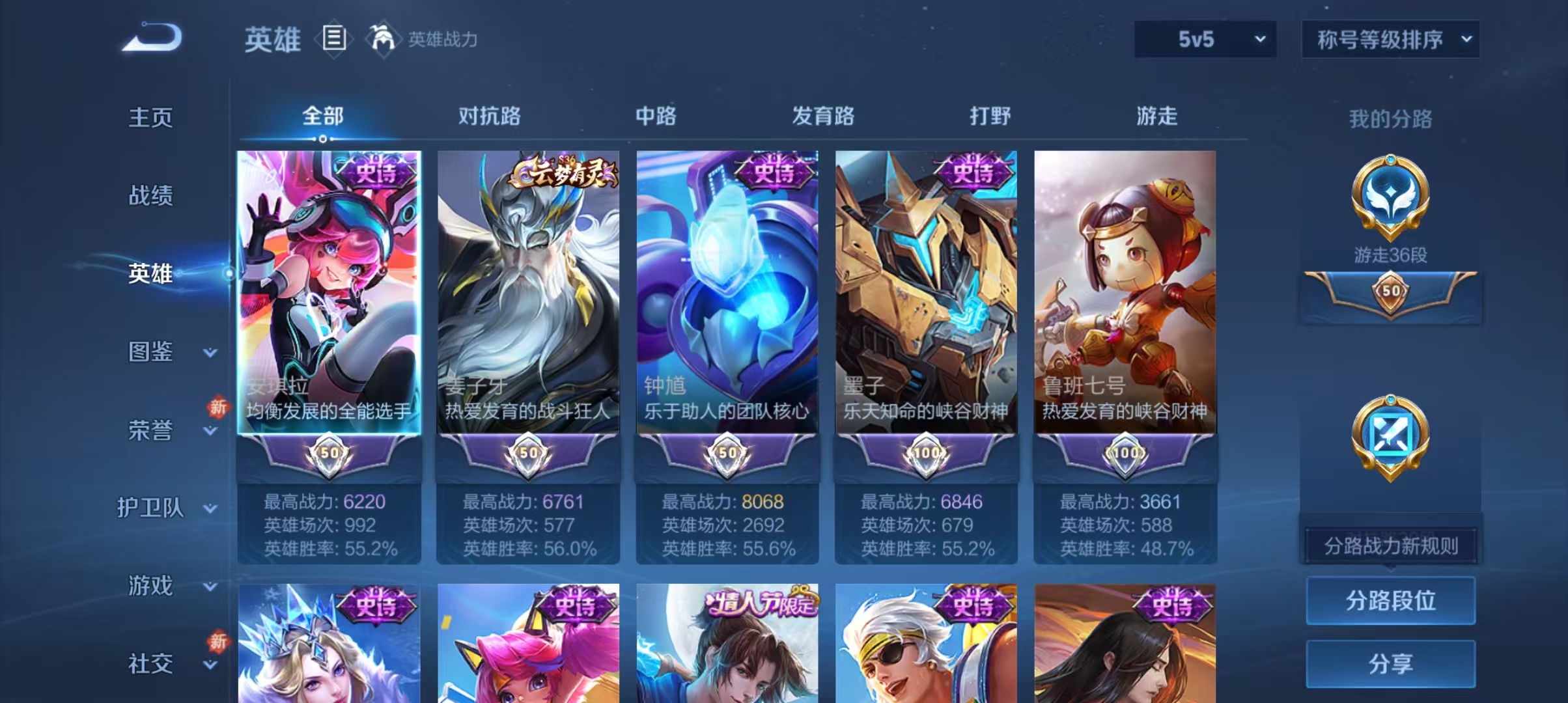Click the 云梦有灵 badge on 姜子牙's card
The image size is (1568, 703).
tap(563, 171)
